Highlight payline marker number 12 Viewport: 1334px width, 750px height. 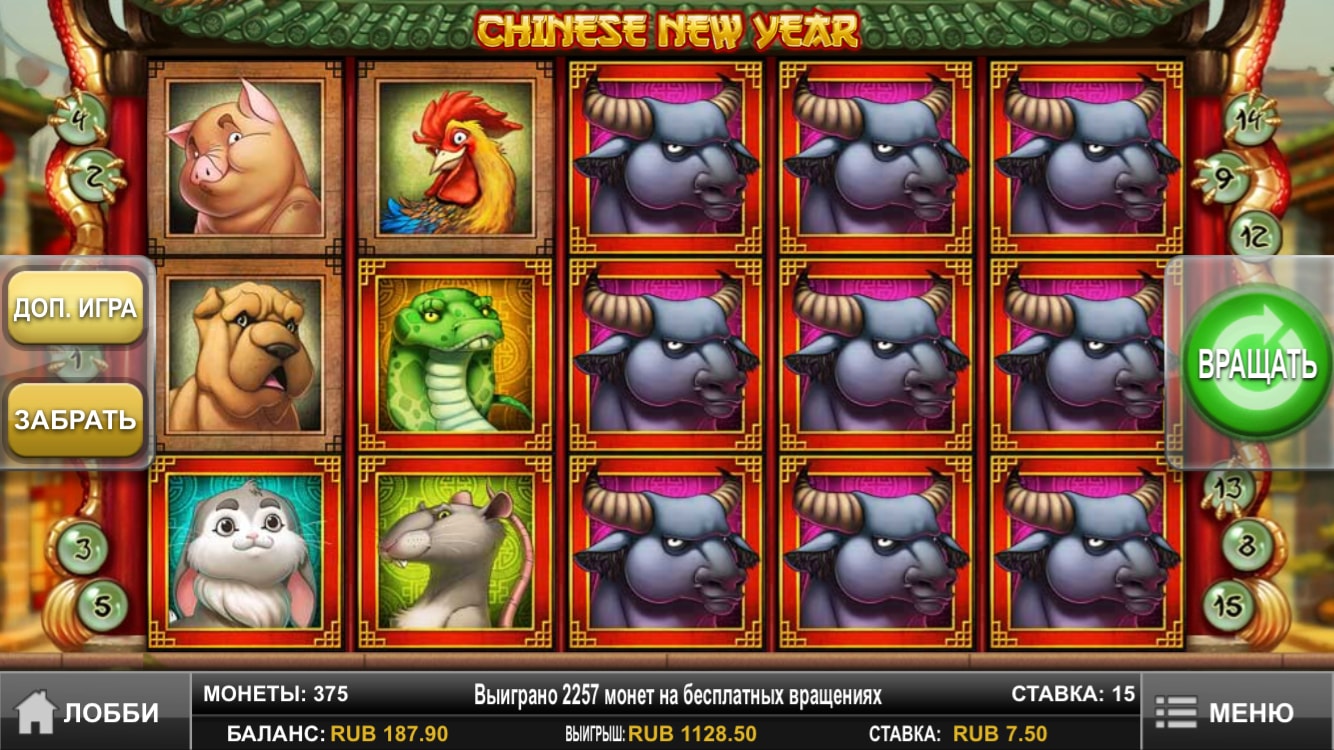point(1254,236)
